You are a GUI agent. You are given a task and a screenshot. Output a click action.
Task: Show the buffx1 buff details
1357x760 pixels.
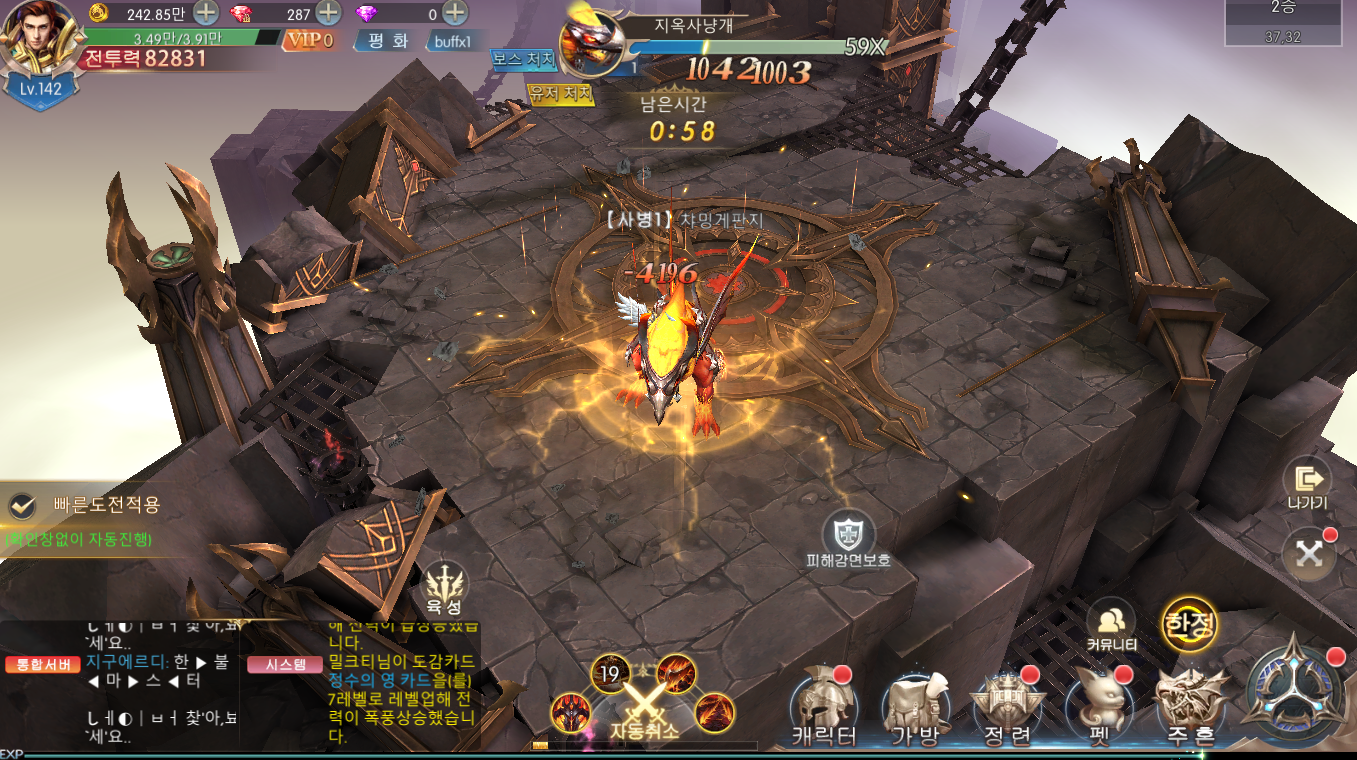452,42
